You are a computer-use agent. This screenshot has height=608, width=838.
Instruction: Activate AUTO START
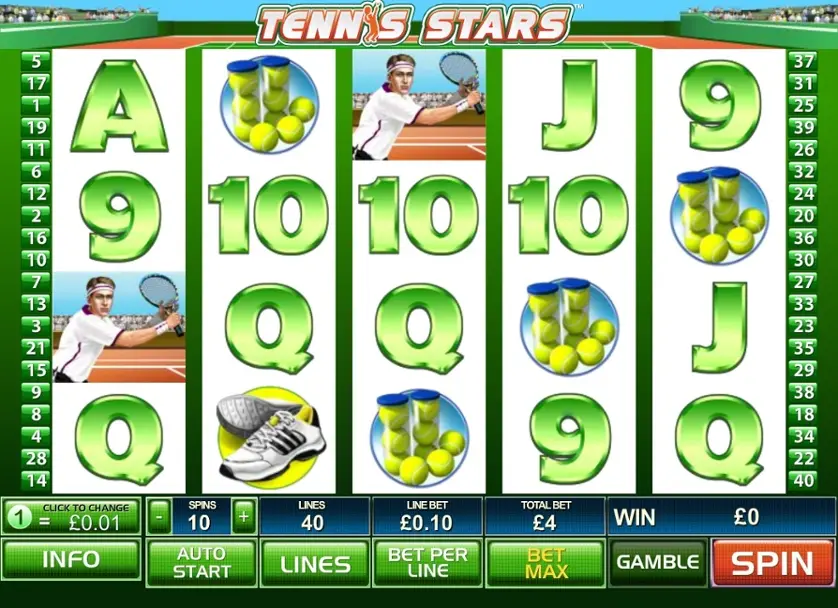click(200, 562)
